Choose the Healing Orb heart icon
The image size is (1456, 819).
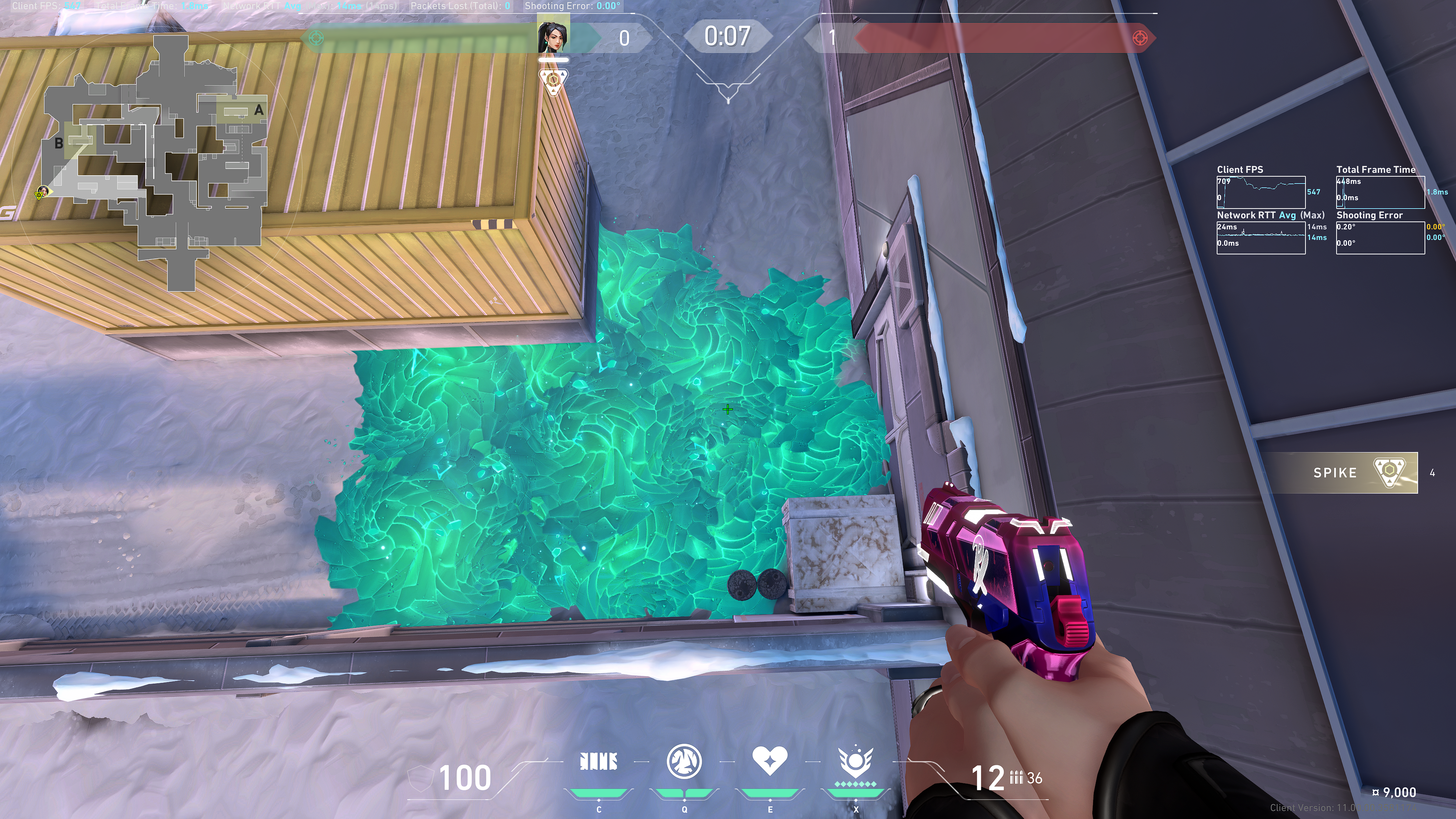(x=769, y=760)
